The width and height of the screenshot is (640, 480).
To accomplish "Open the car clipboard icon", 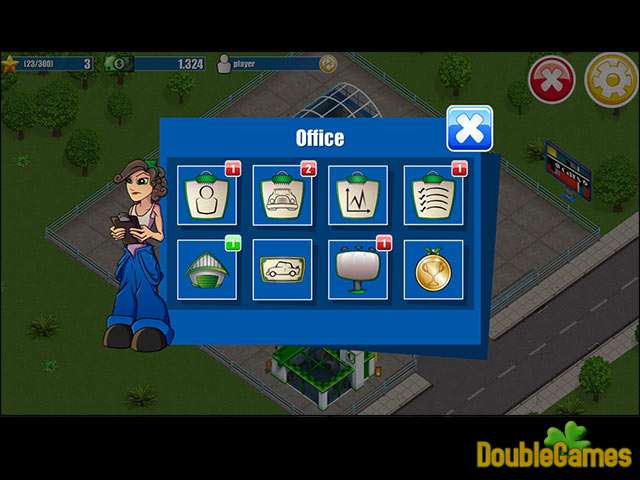I will 282,194.
